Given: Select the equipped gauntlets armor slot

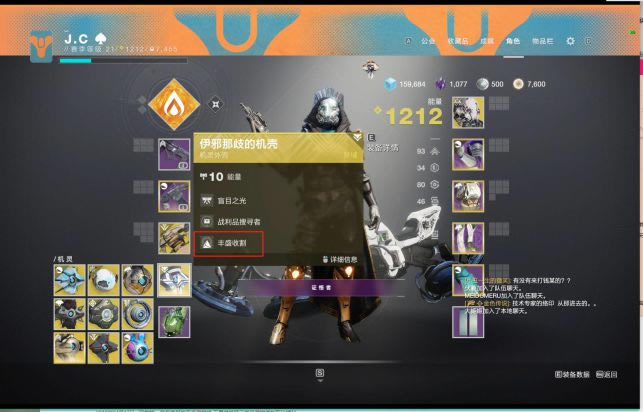Looking at the screenshot, I should (x=467, y=155).
